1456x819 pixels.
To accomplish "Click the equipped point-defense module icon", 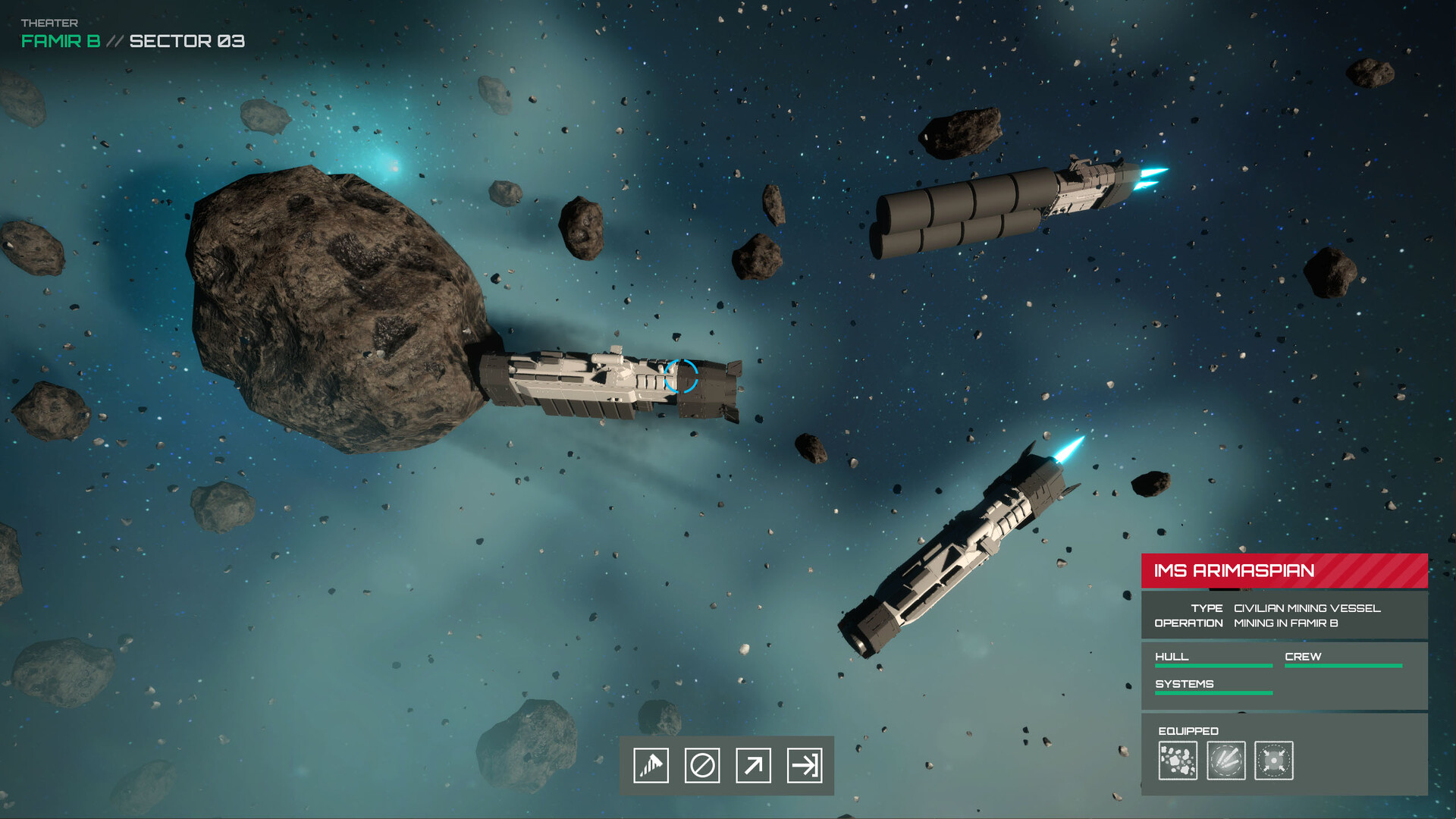I will 1275,761.
